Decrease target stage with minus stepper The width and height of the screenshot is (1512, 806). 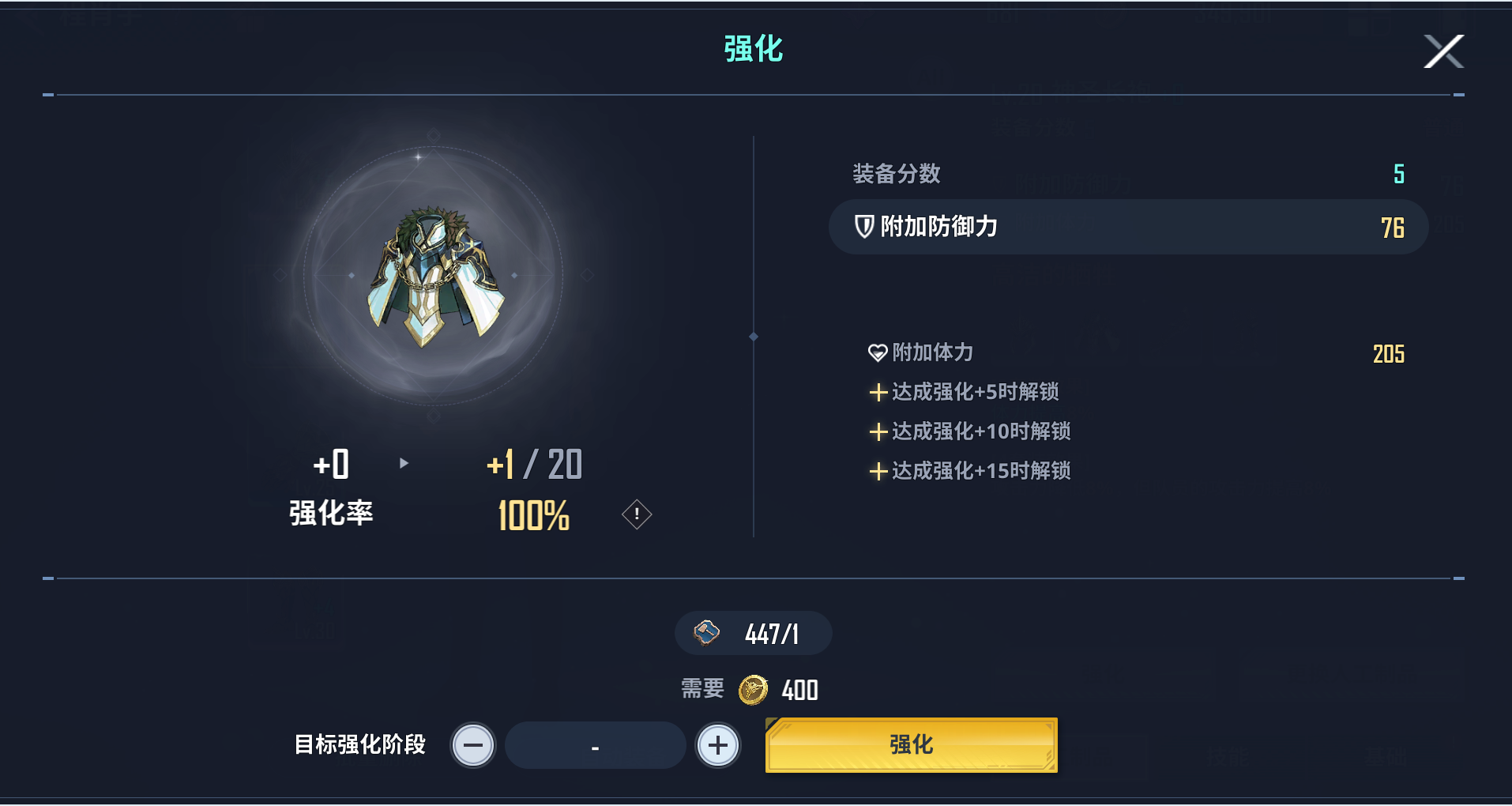pos(472,744)
